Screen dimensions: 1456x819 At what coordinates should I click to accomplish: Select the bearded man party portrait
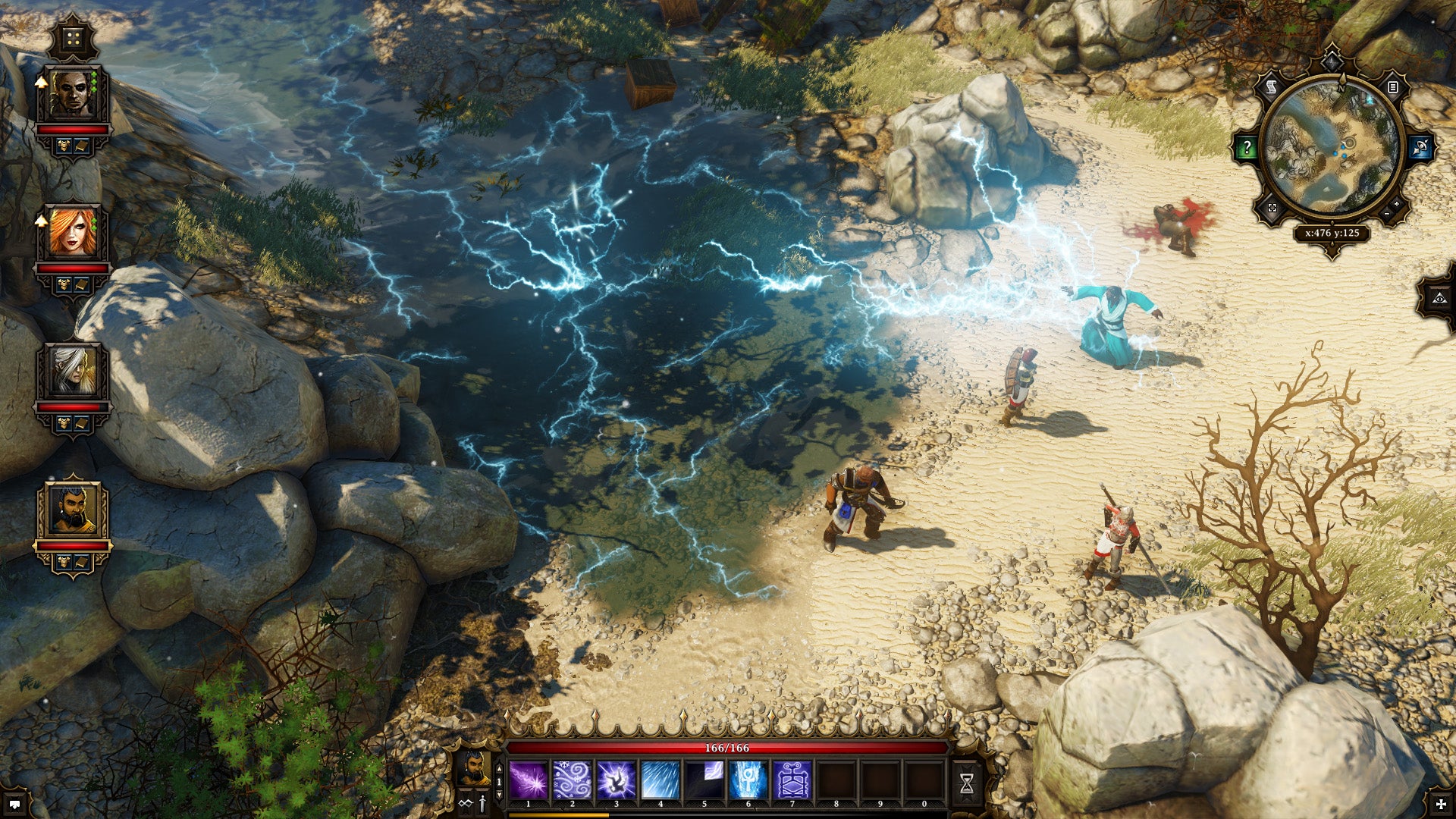click(73, 510)
